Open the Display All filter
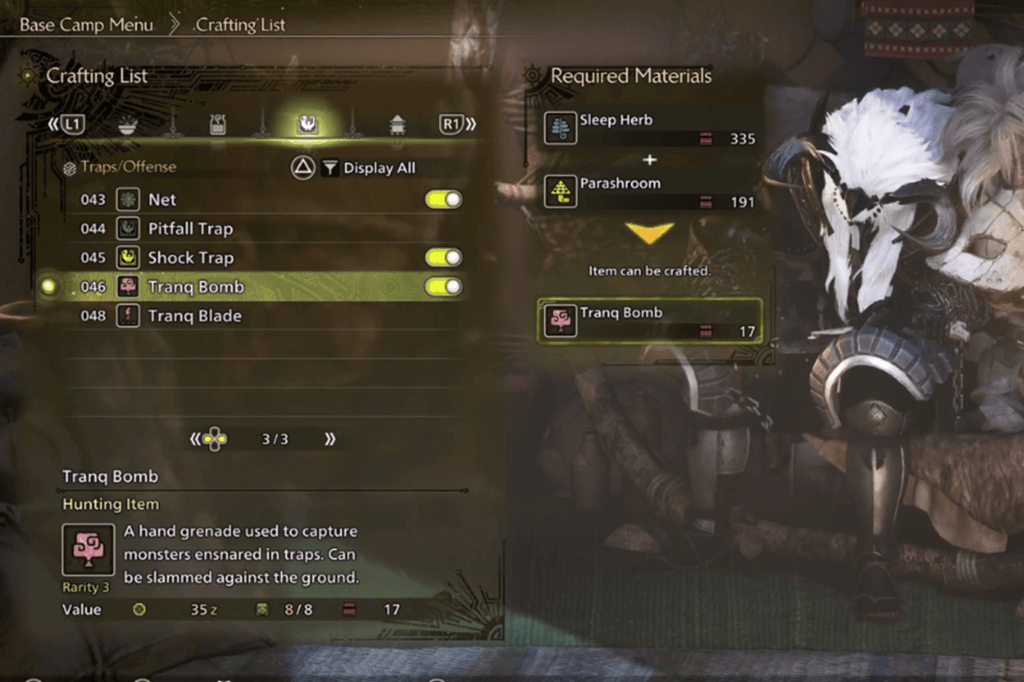1024x682 pixels. coord(368,168)
